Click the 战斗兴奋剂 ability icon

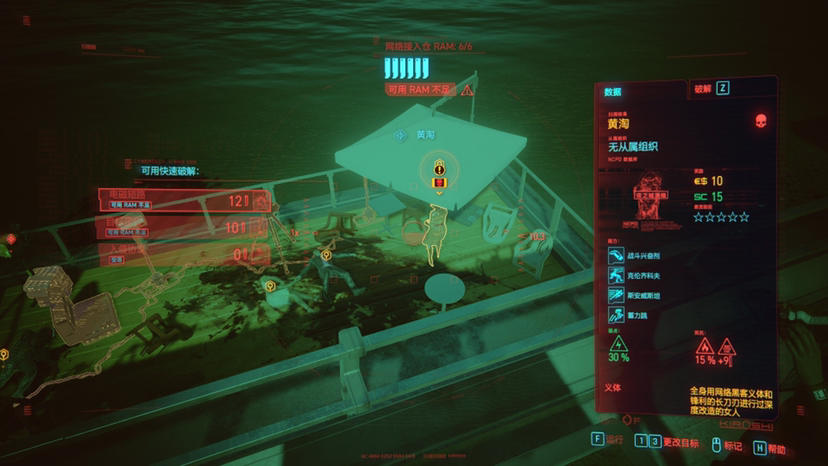click(x=615, y=257)
